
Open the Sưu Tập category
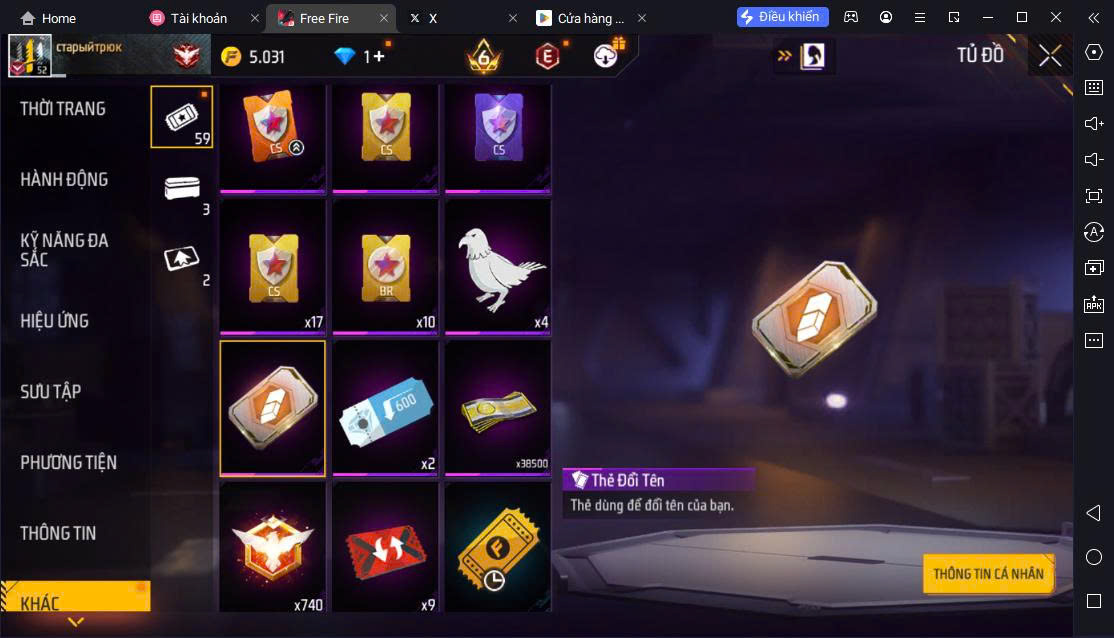tap(51, 392)
